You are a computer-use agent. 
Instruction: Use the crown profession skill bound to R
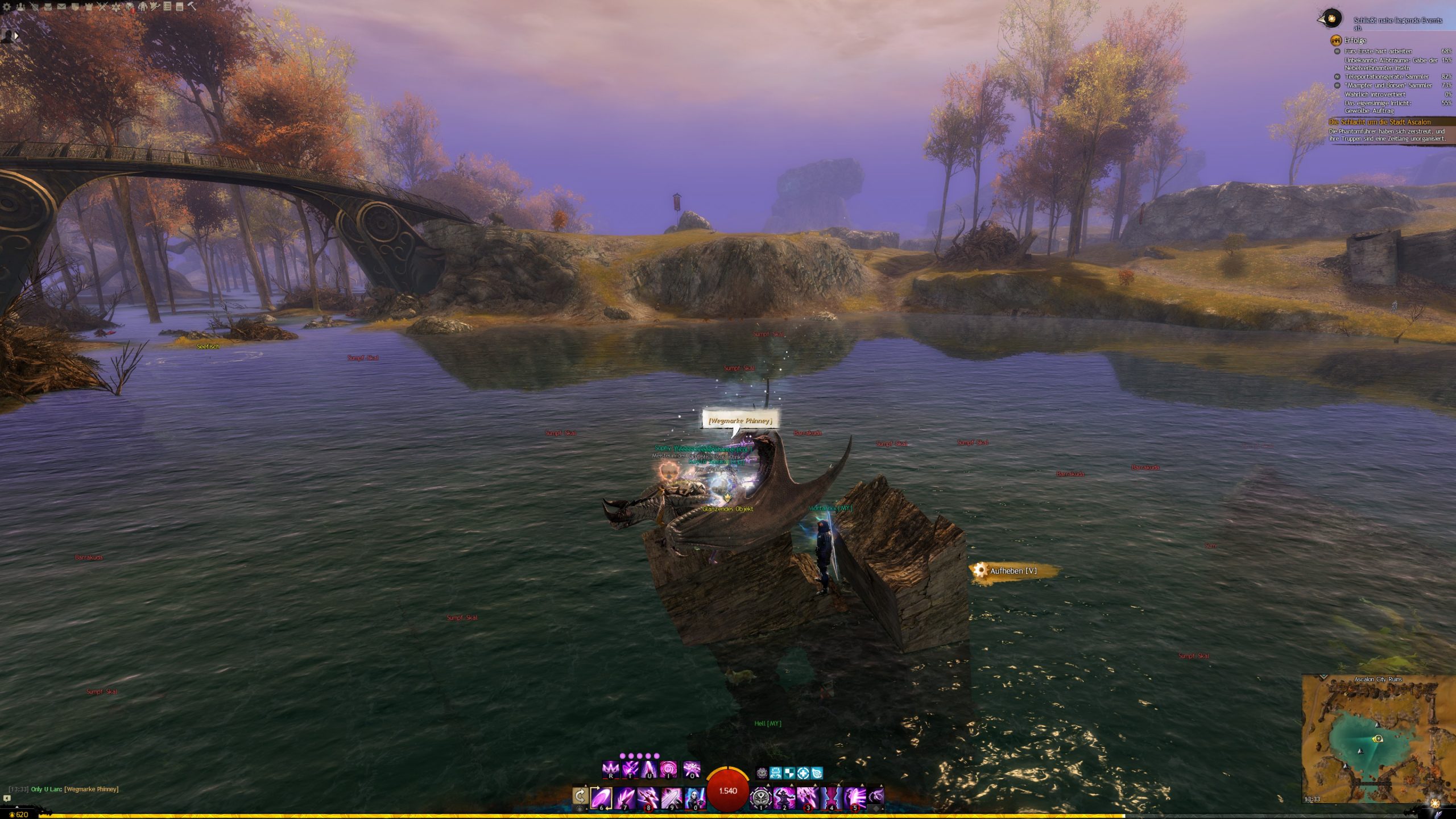tap(610, 770)
